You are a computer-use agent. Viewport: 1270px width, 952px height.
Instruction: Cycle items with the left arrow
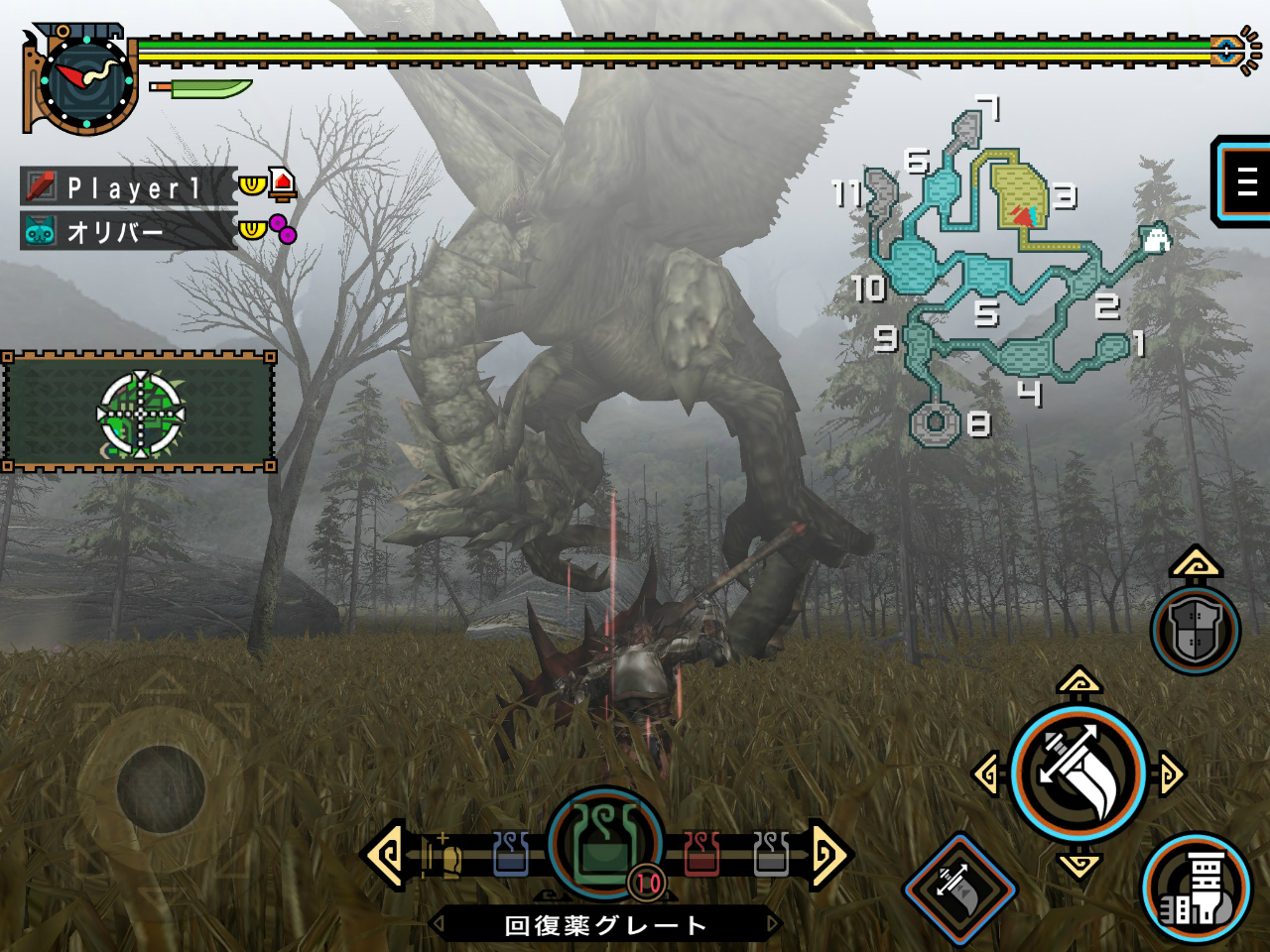tap(385, 853)
